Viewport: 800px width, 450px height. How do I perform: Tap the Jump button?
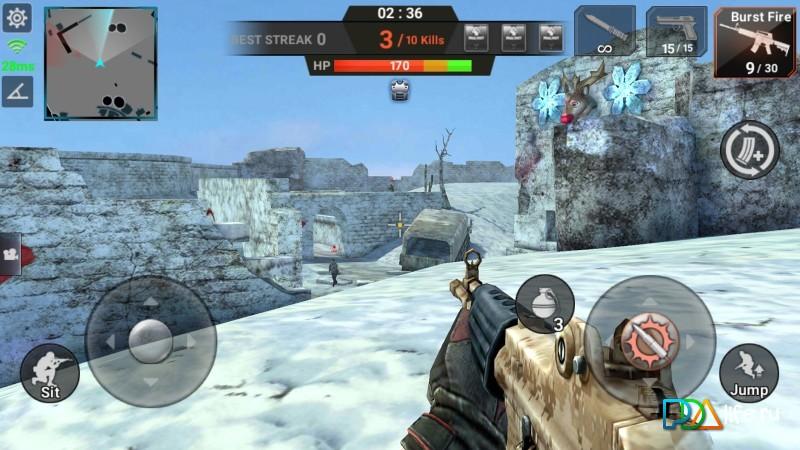748,371
